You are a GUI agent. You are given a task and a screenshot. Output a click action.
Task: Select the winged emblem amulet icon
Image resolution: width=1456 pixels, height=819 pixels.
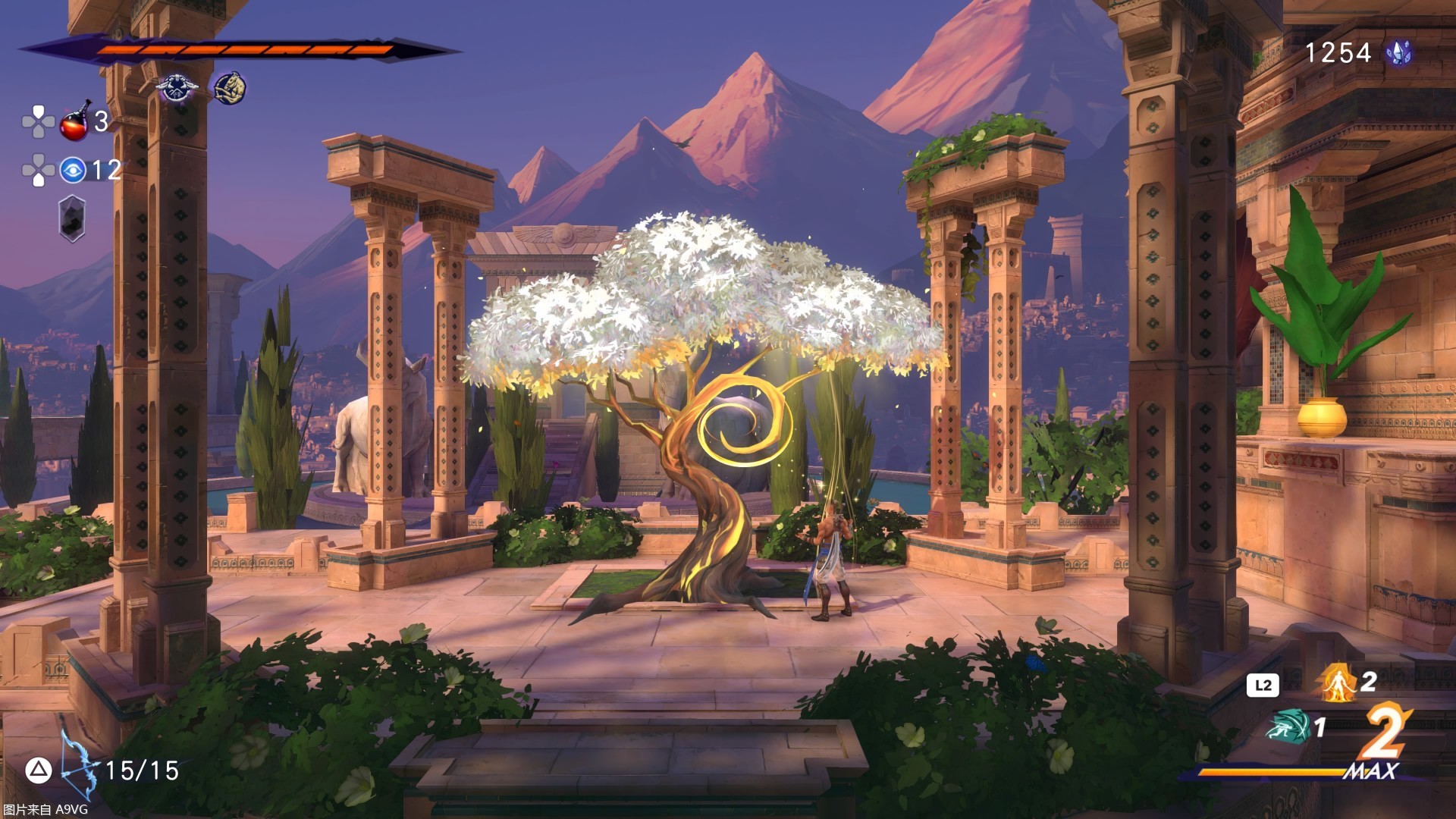177,89
